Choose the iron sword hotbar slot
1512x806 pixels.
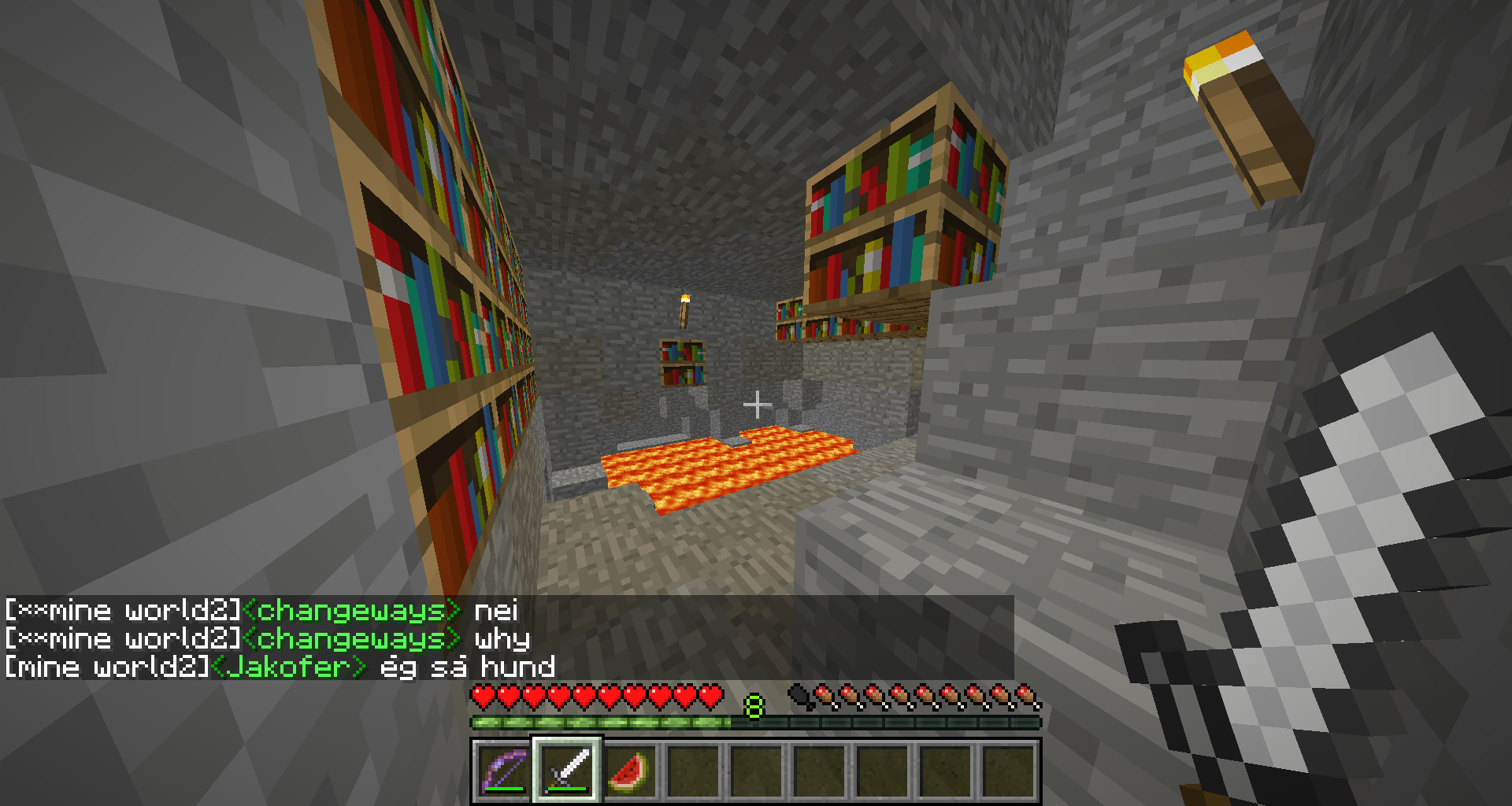[x=567, y=771]
